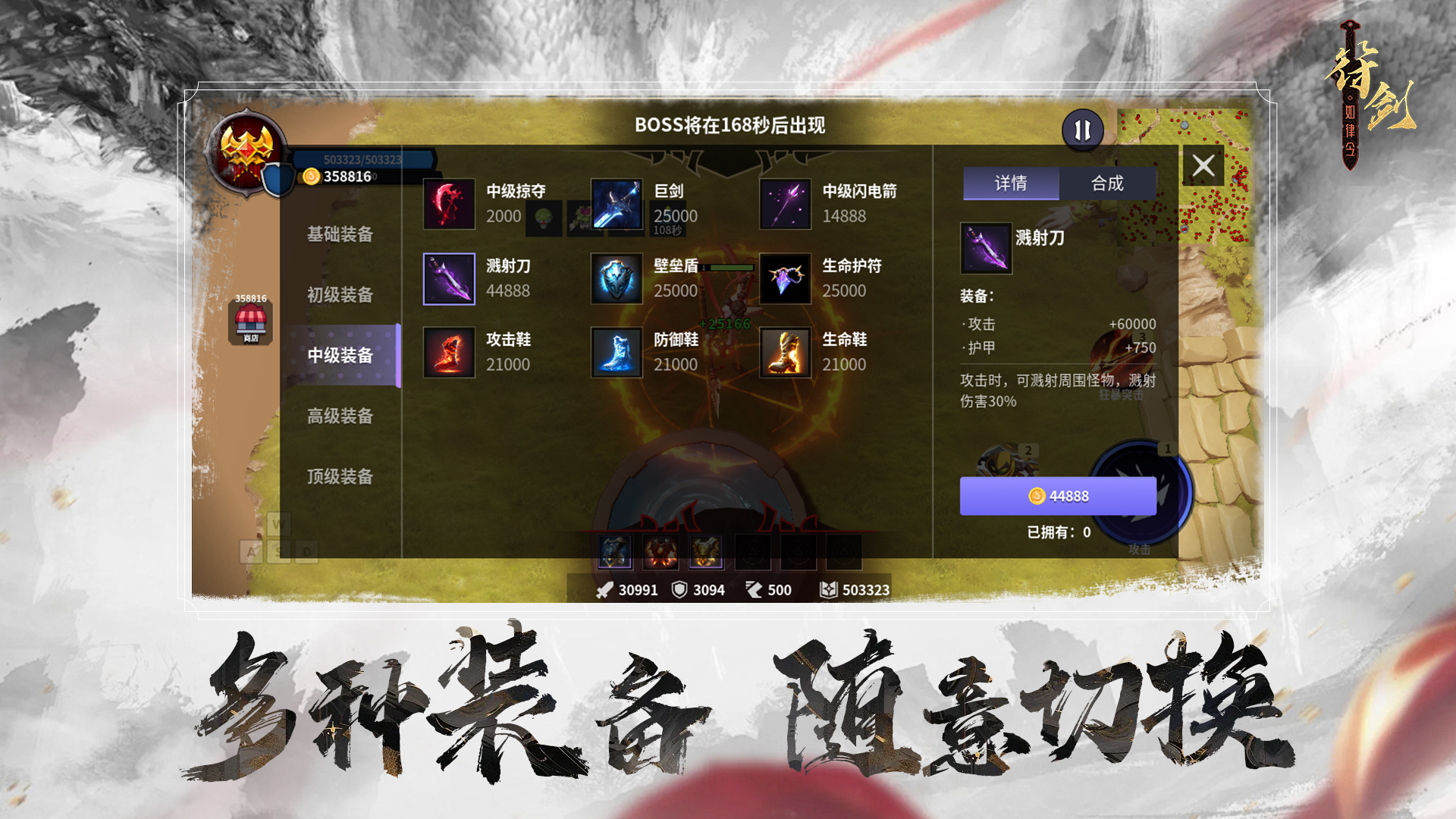This screenshot has width=1456, height=819.
Task: Toggle the pause button near the BOSS timer
Action: click(x=1082, y=129)
